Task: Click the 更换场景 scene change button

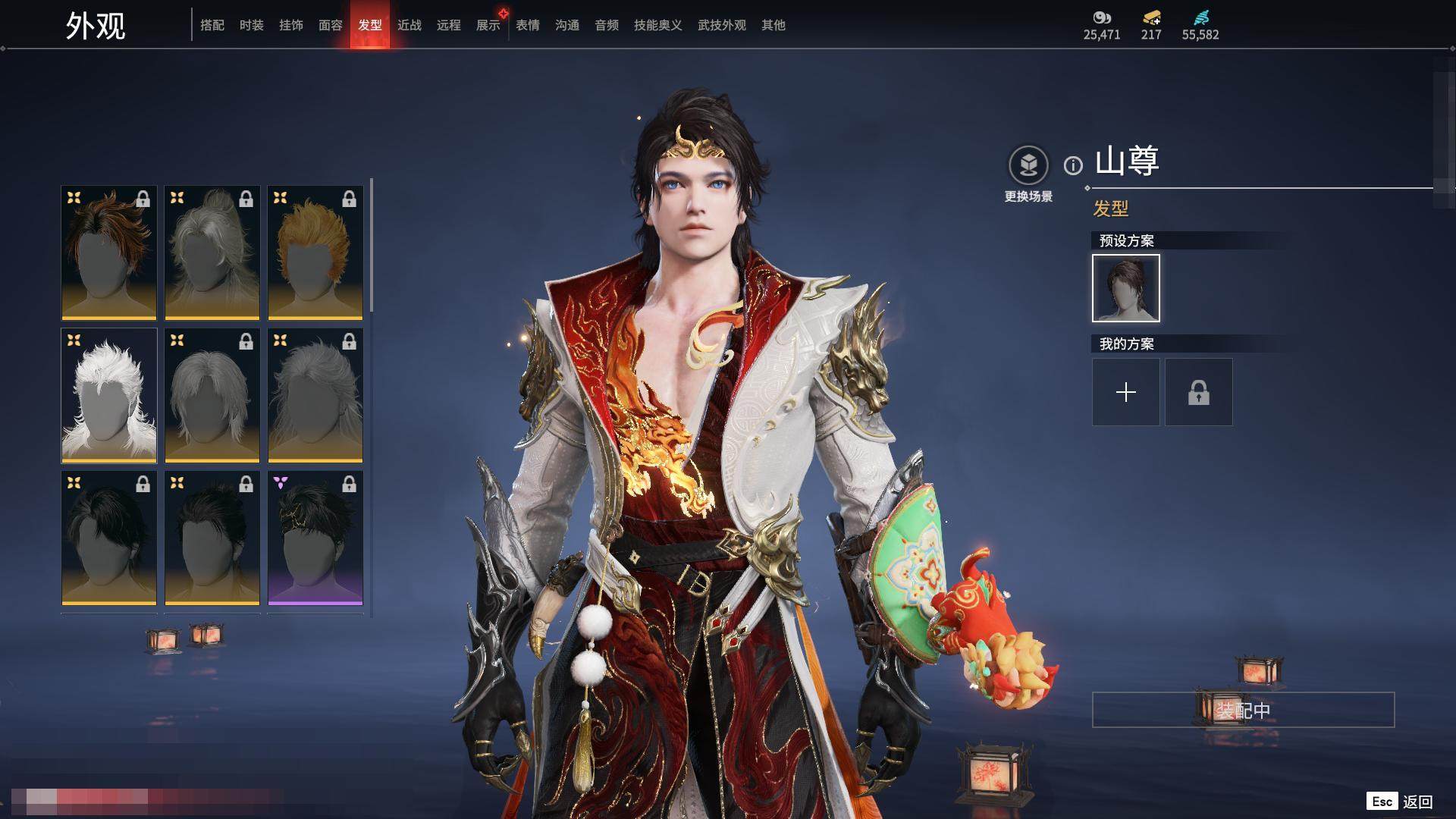Action: [x=1028, y=174]
